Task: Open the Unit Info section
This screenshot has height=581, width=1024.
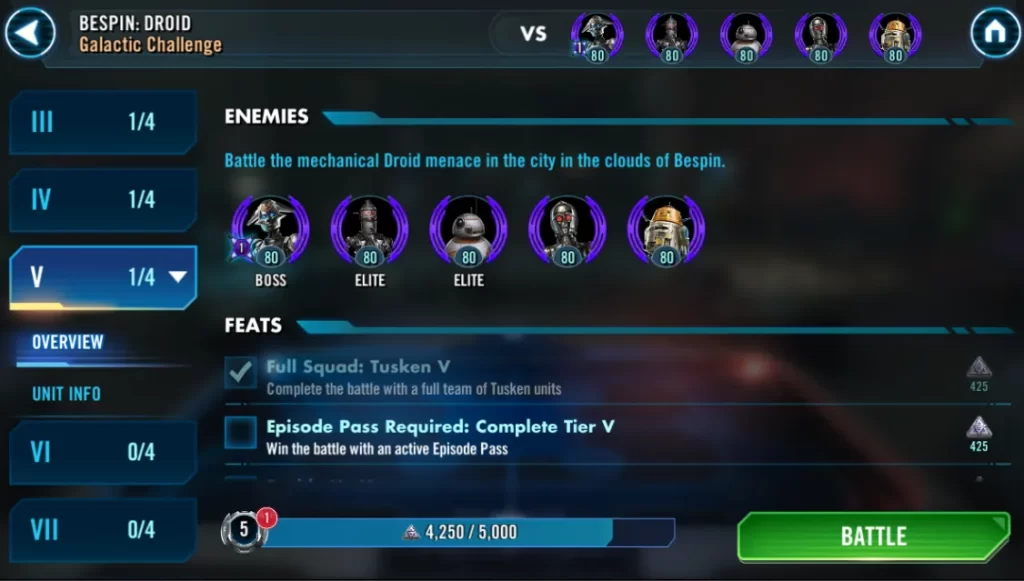Action: [x=66, y=394]
